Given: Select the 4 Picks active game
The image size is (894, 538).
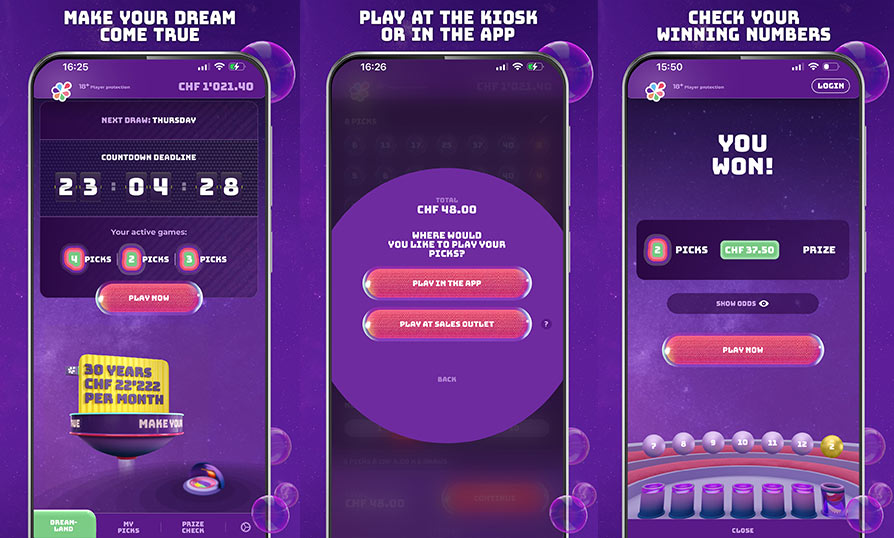Looking at the screenshot, I should click(x=74, y=259).
